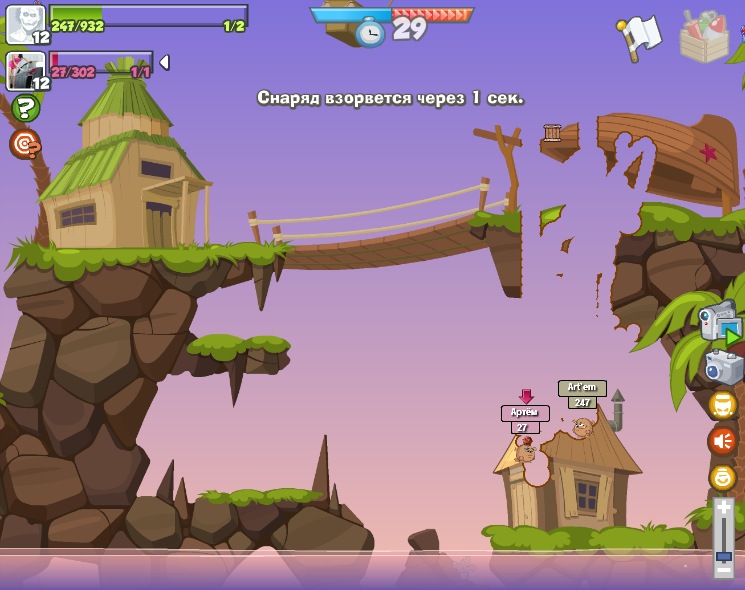Viewport: 745px width, 590px height.
Task: Collapse the team panel with white arrow
Action: tap(164, 62)
